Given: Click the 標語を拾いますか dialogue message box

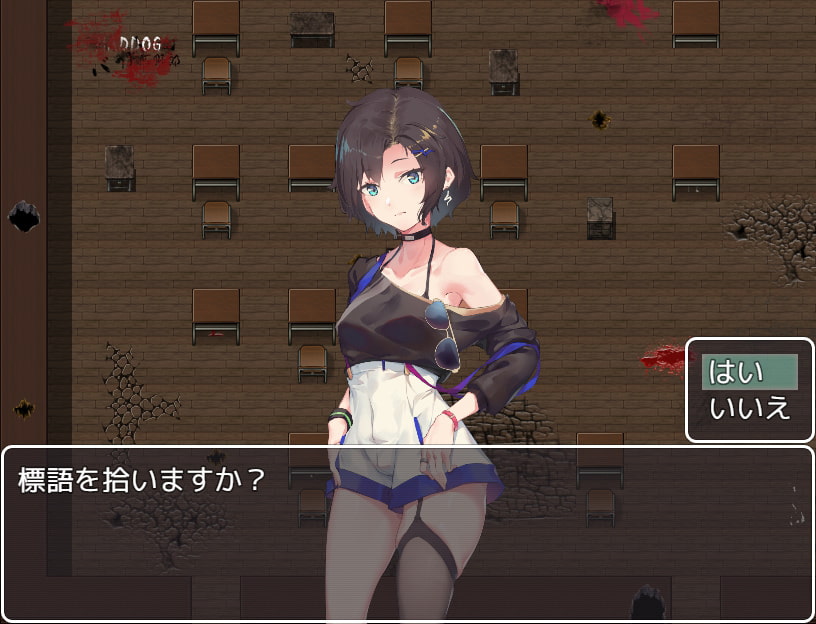Looking at the screenshot, I should click(x=407, y=531).
